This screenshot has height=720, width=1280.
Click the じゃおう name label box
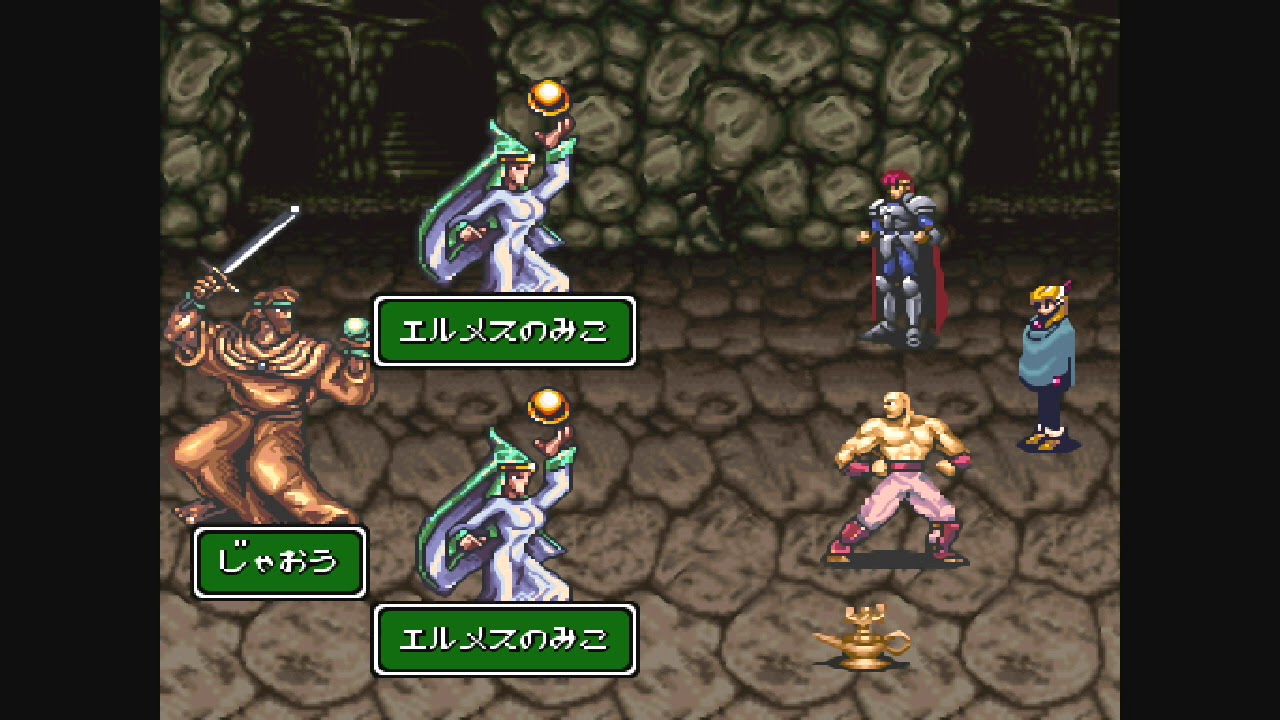pos(278,561)
